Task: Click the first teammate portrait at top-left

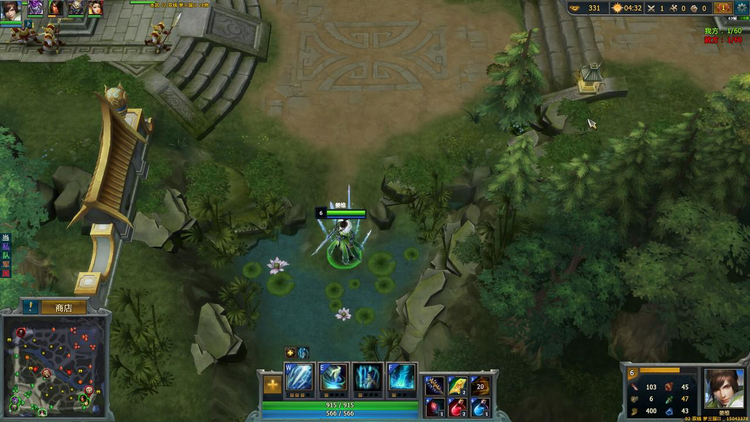Action: (x=11, y=9)
